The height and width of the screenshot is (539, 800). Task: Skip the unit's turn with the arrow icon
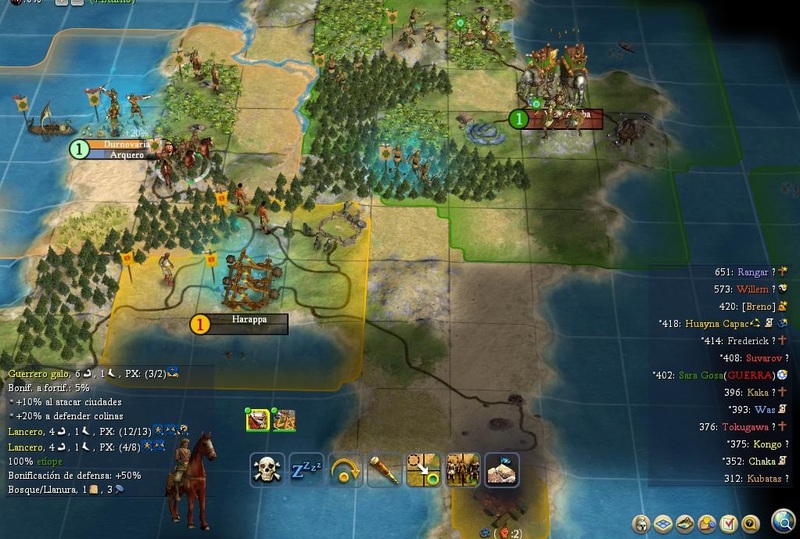tap(345, 469)
